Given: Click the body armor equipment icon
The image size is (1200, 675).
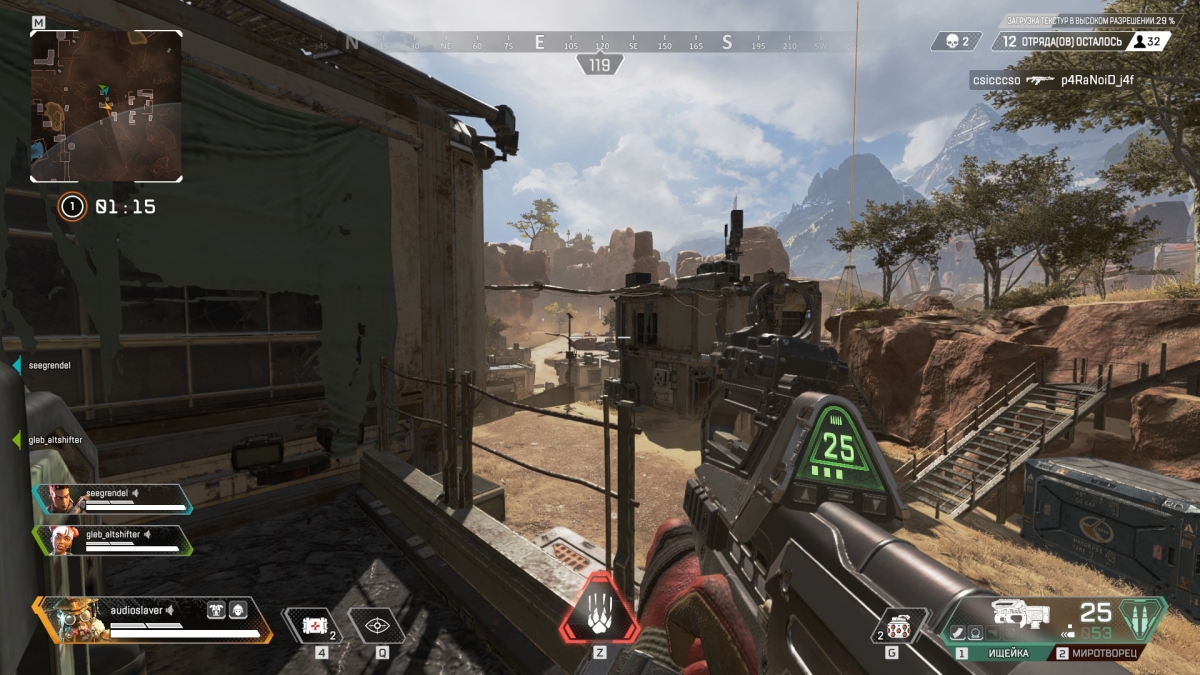Looking at the screenshot, I should (x=216, y=609).
